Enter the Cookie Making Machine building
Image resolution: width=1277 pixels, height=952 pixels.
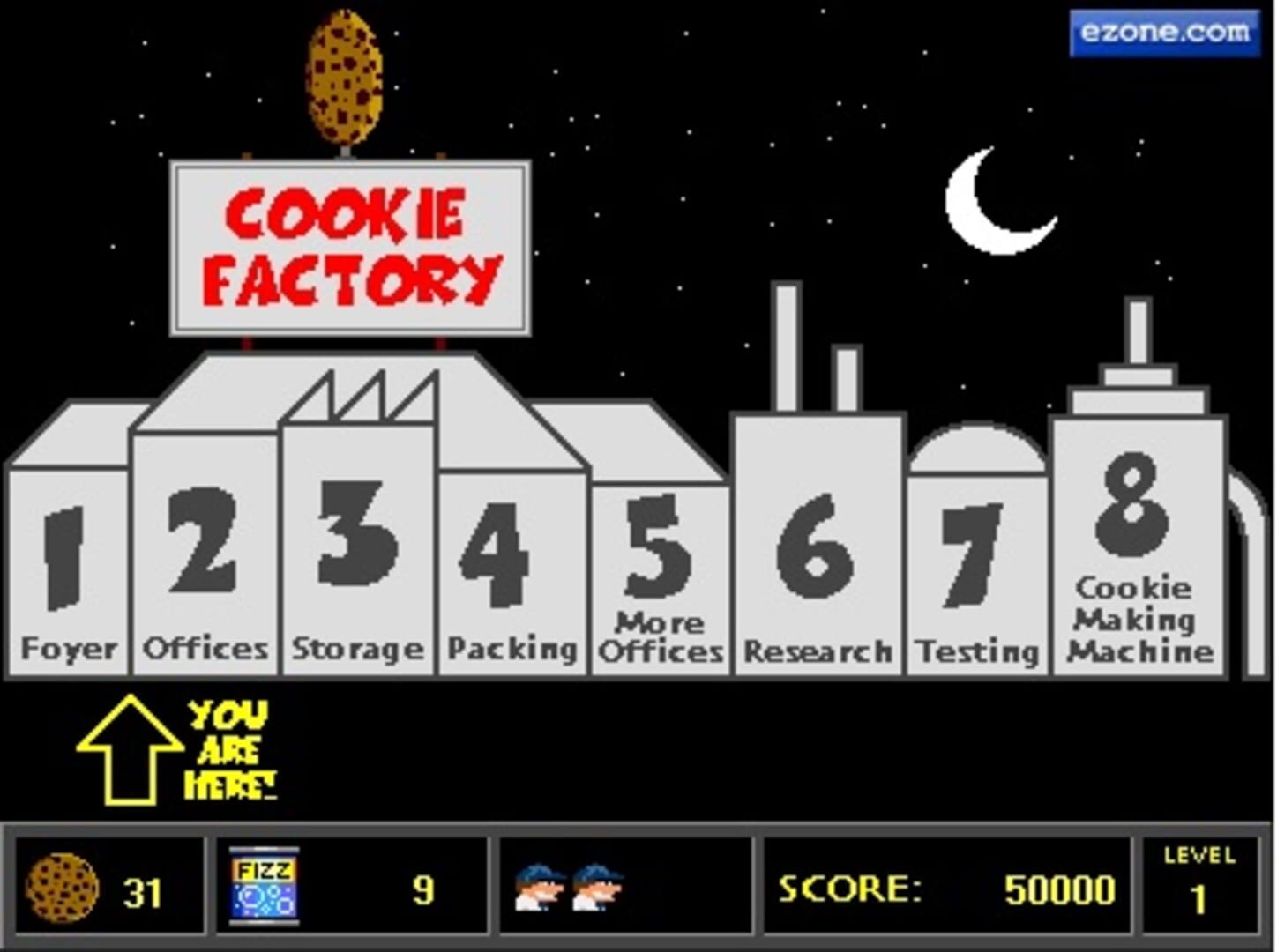(x=1136, y=564)
